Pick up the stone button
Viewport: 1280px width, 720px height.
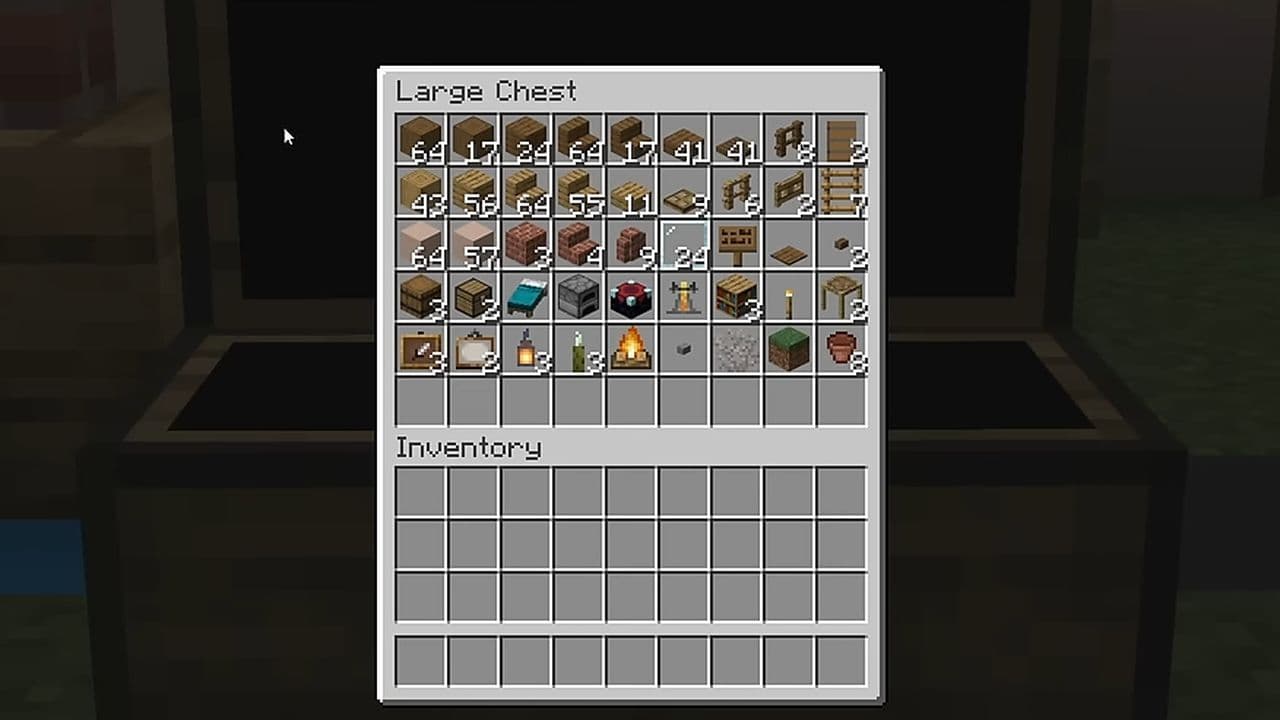tap(684, 349)
